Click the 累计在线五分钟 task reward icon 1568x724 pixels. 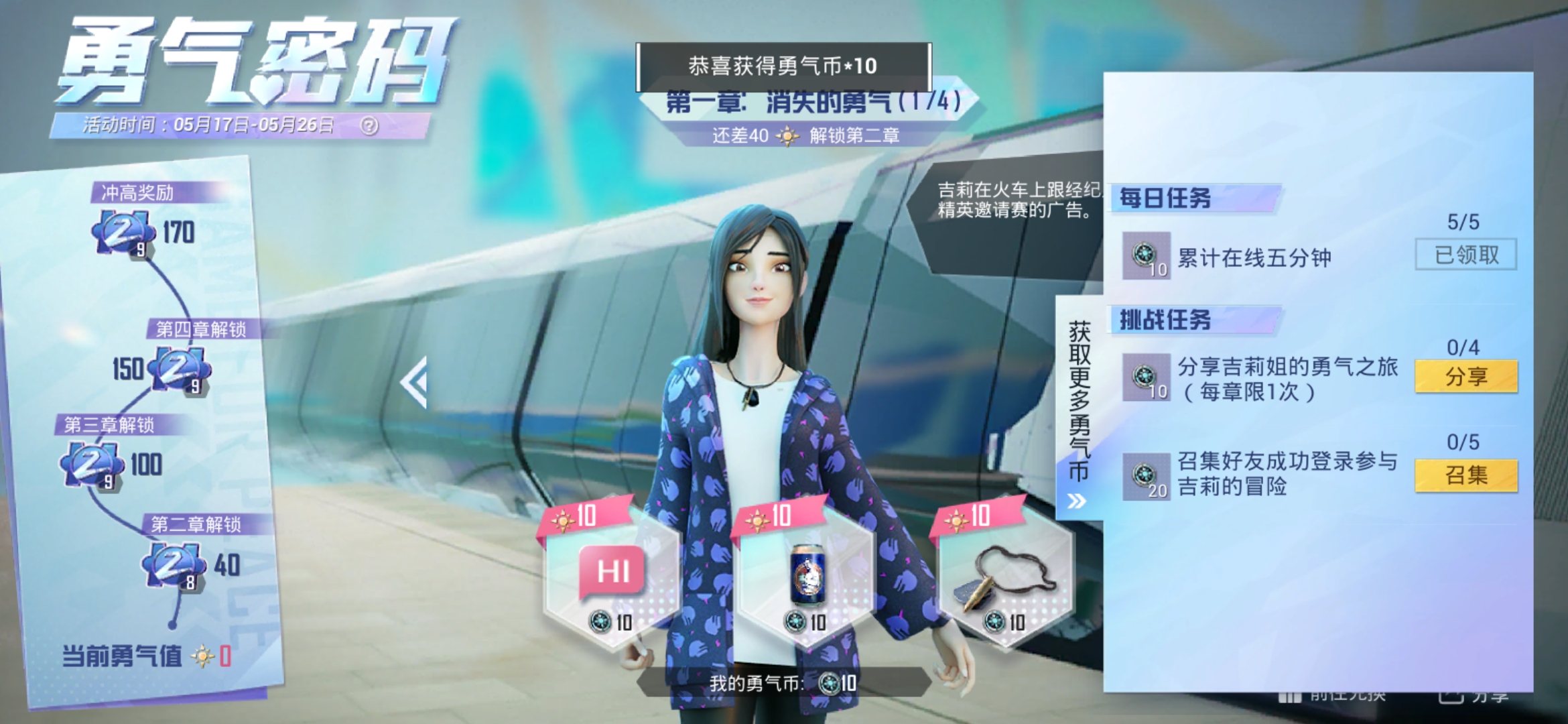tap(1146, 255)
